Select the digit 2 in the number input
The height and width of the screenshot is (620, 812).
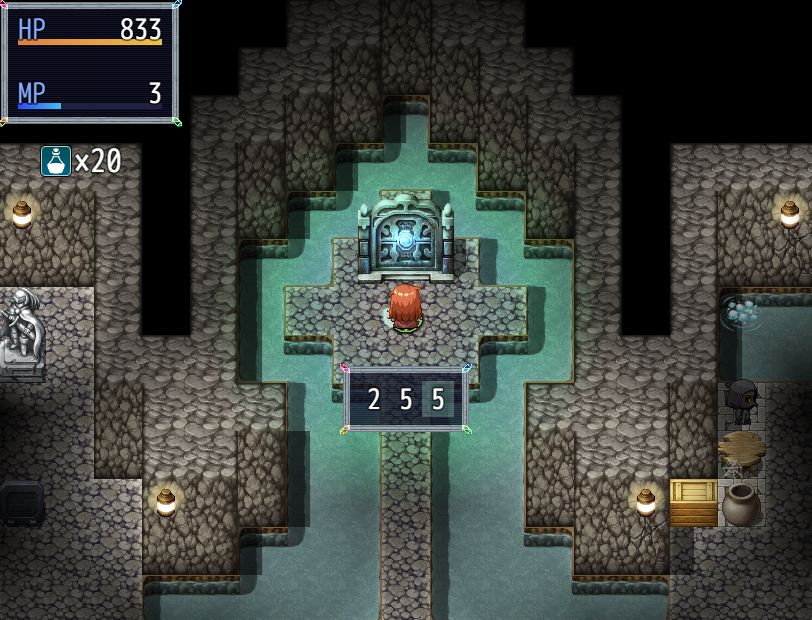pos(374,400)
